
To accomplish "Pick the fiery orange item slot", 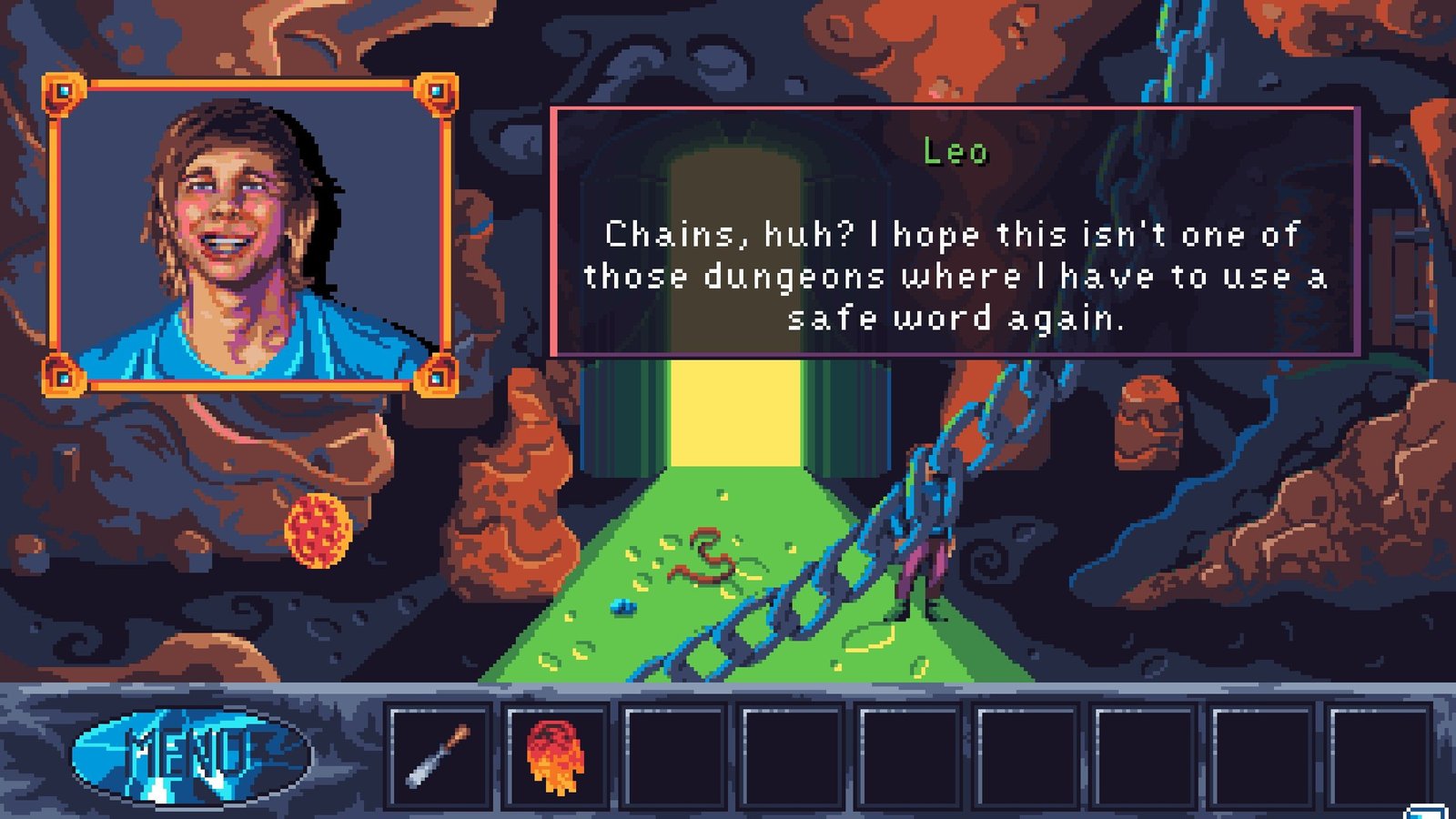I will coord(555,755).
